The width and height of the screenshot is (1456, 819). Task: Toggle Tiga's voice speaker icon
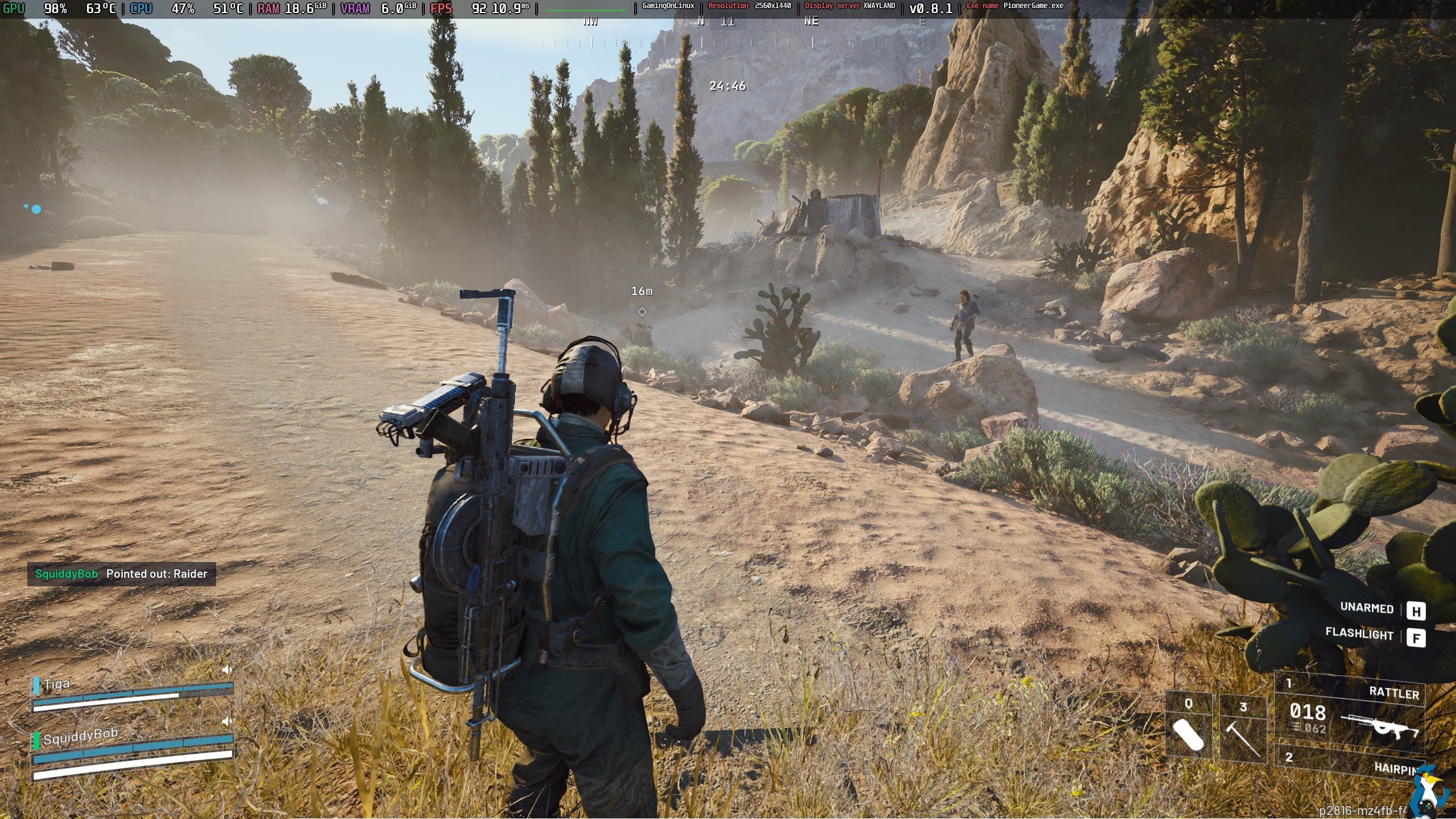click(227, 670)
